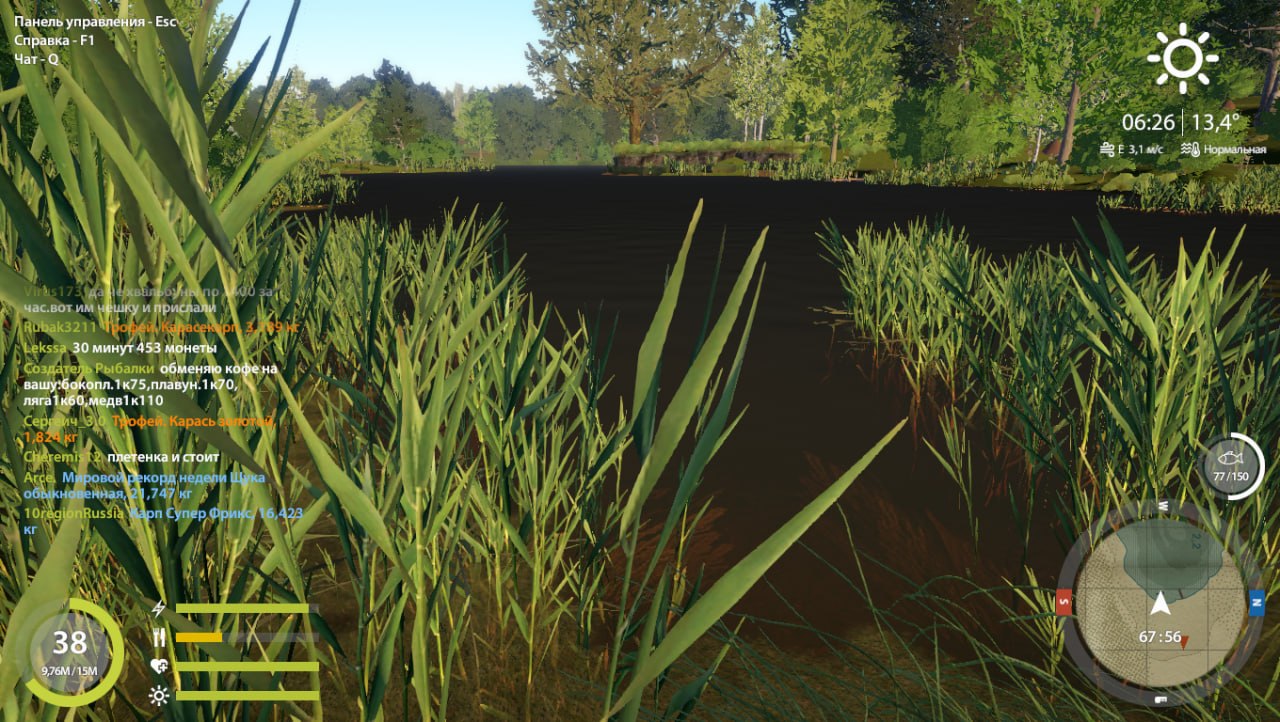Click the blue N marker on the compass
Screen dimensions: 1280x722
1256,603
